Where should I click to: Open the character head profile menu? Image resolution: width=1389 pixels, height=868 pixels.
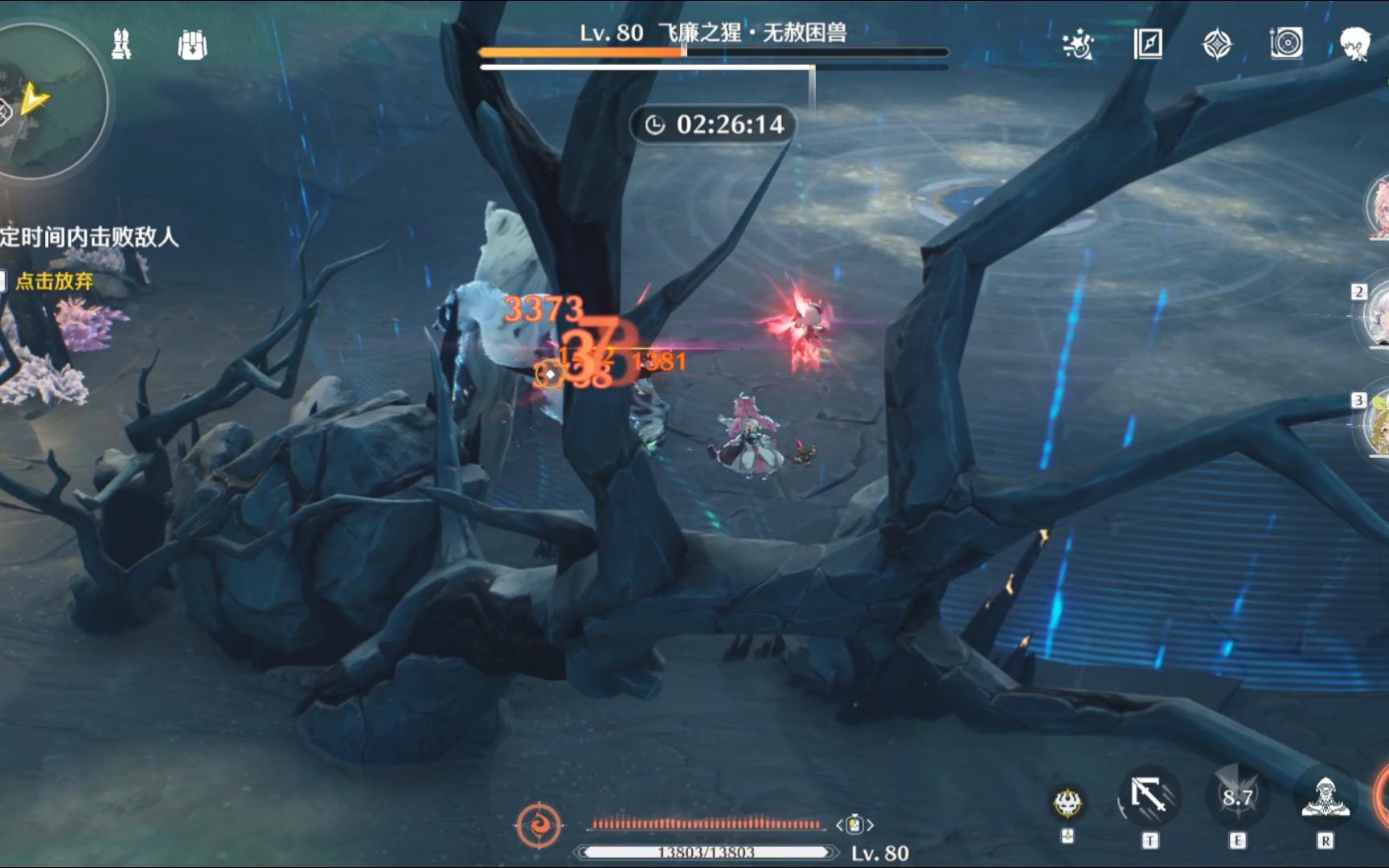pos(1355,43)
